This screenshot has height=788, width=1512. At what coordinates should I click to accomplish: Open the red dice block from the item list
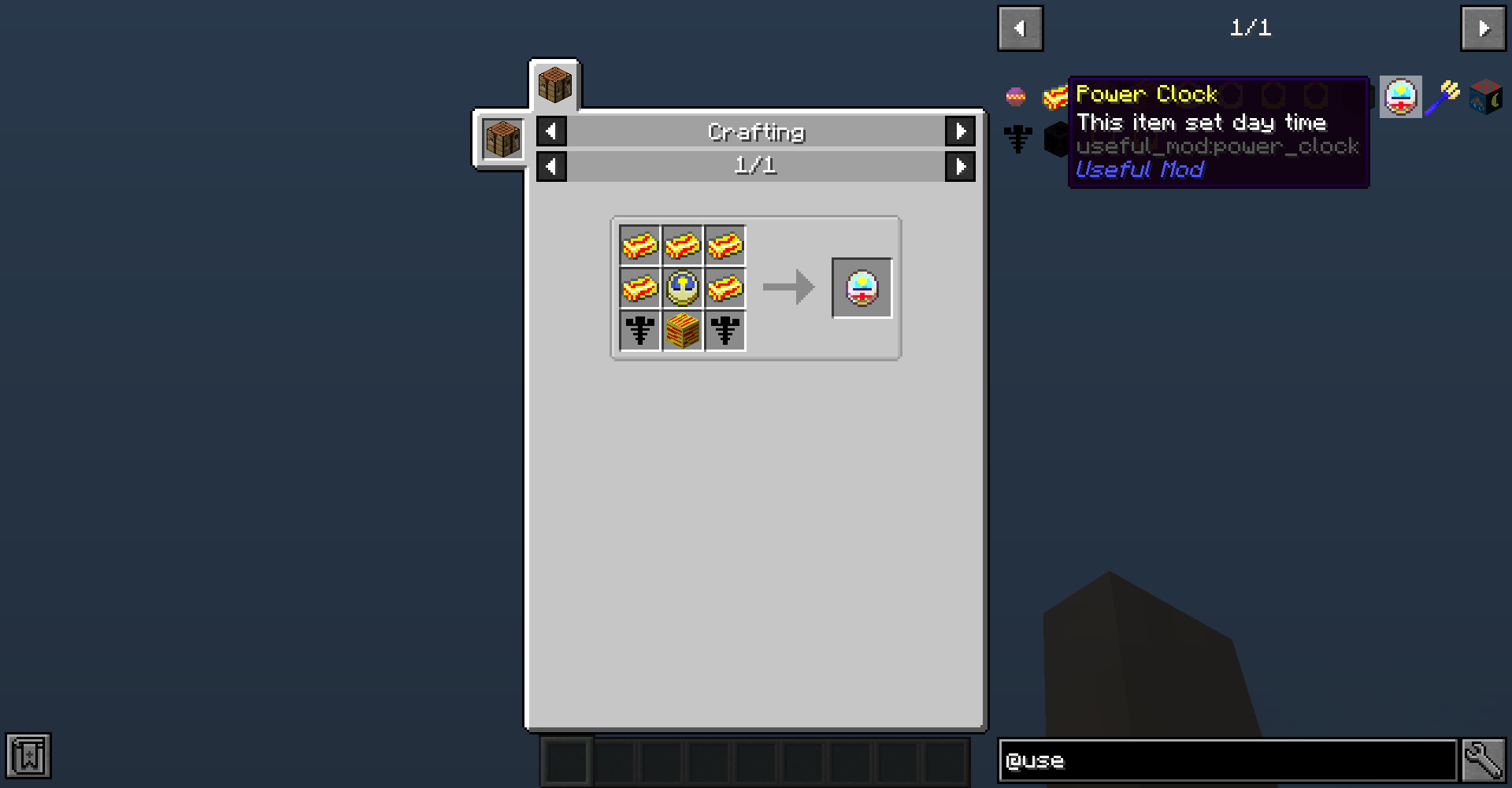[1484, 96]
